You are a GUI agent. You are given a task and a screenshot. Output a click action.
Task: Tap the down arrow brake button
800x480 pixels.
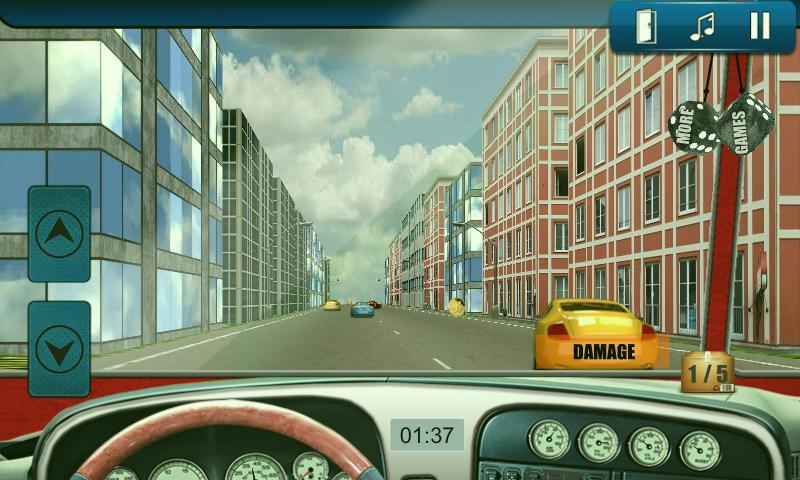[59, 349]
